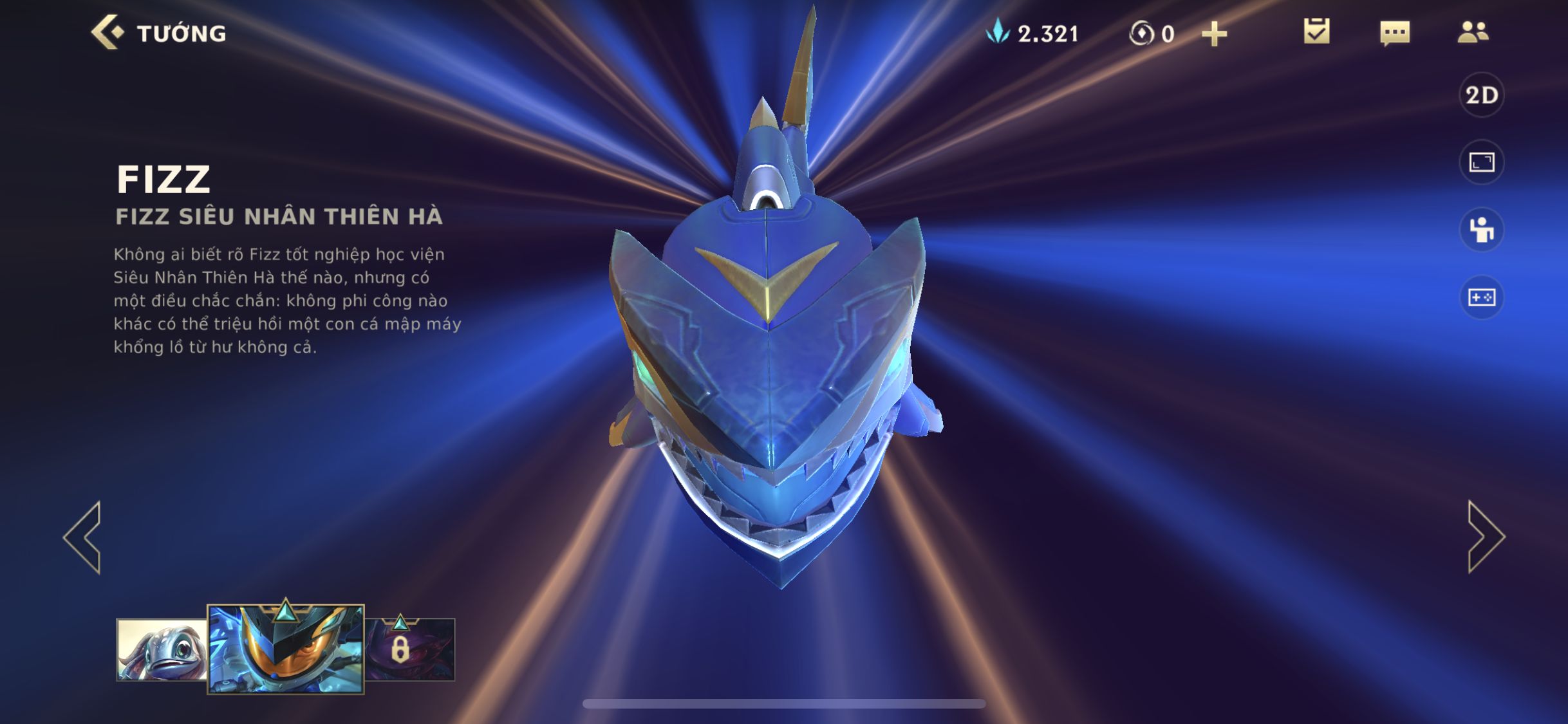Show previous champion with left arrow
1568x724 pixels.
(83, 537)
